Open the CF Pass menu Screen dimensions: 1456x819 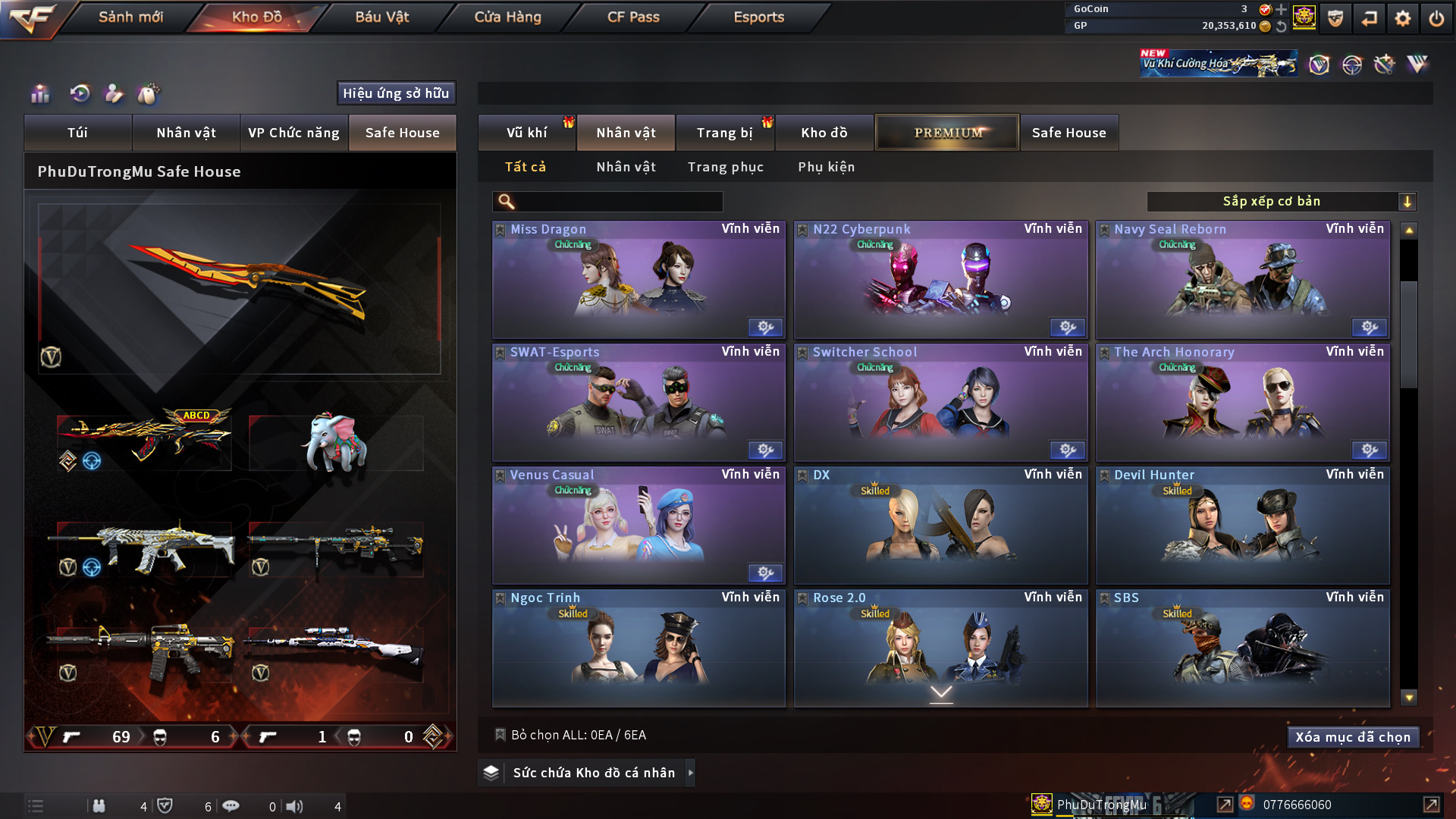tap(633, 17)
